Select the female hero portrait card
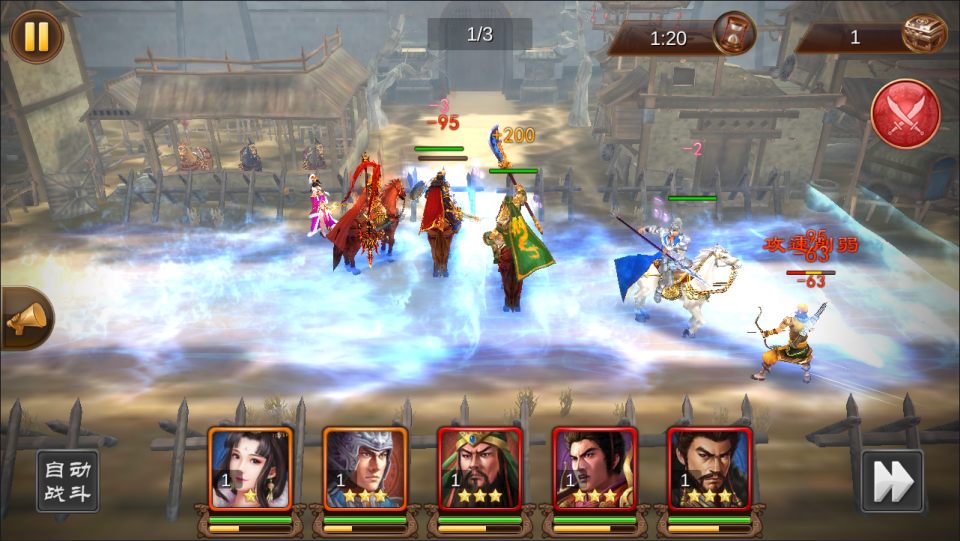The image size is (960, 541). coord(250,469)
